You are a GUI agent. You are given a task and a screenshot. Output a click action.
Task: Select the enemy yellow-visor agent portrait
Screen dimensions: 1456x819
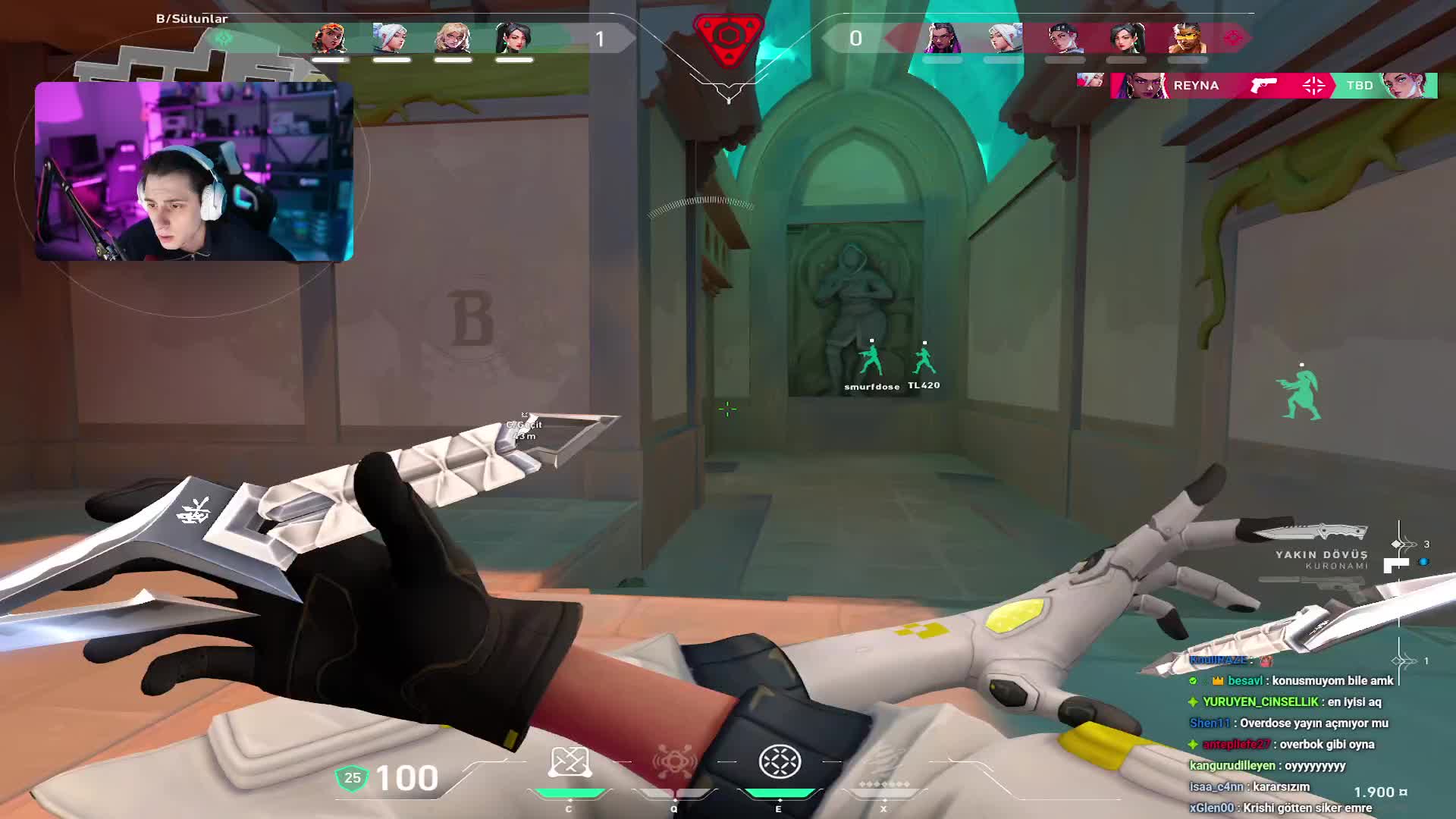(x=1187, y=38)
